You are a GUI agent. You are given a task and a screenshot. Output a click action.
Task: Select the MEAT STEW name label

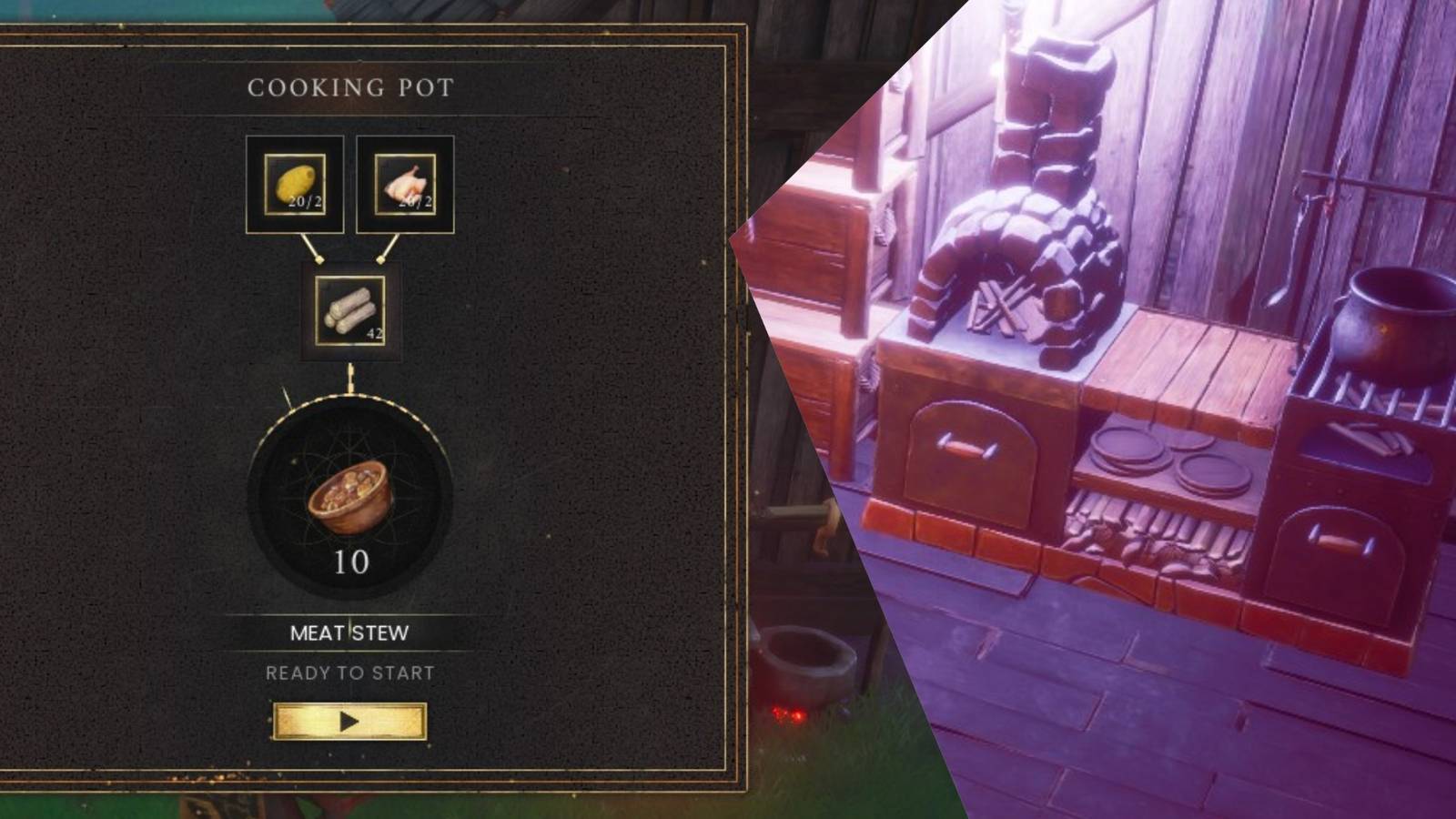349,633
